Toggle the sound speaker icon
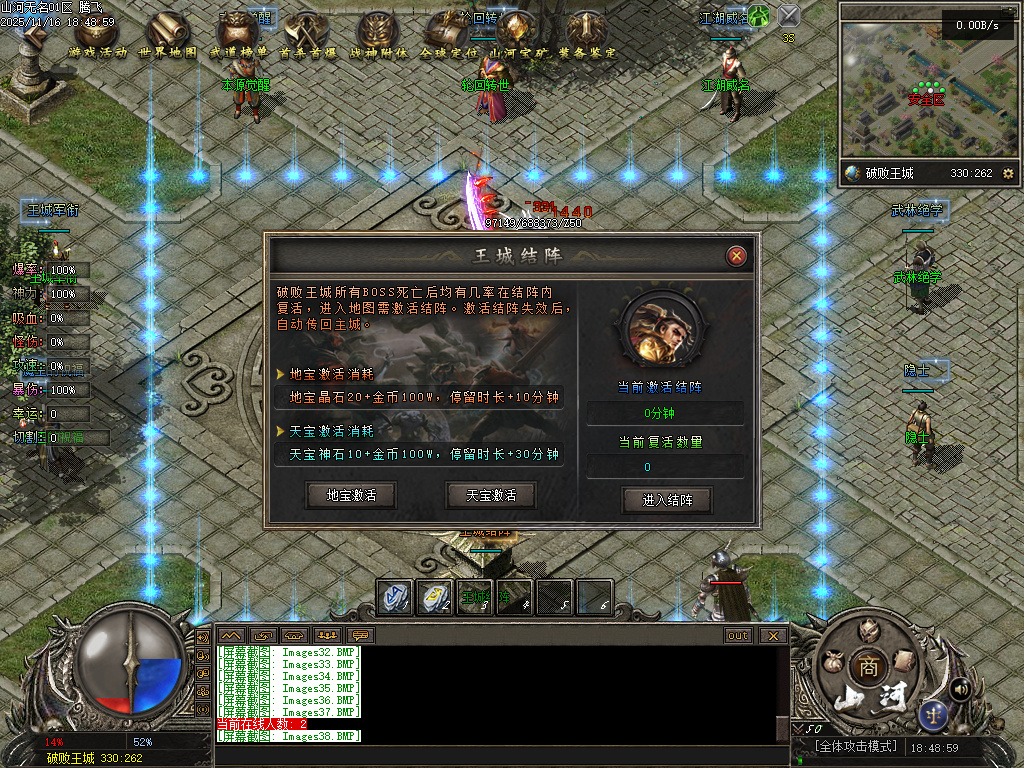Screen dimensions: 1024x768 [x=960, y=688]
